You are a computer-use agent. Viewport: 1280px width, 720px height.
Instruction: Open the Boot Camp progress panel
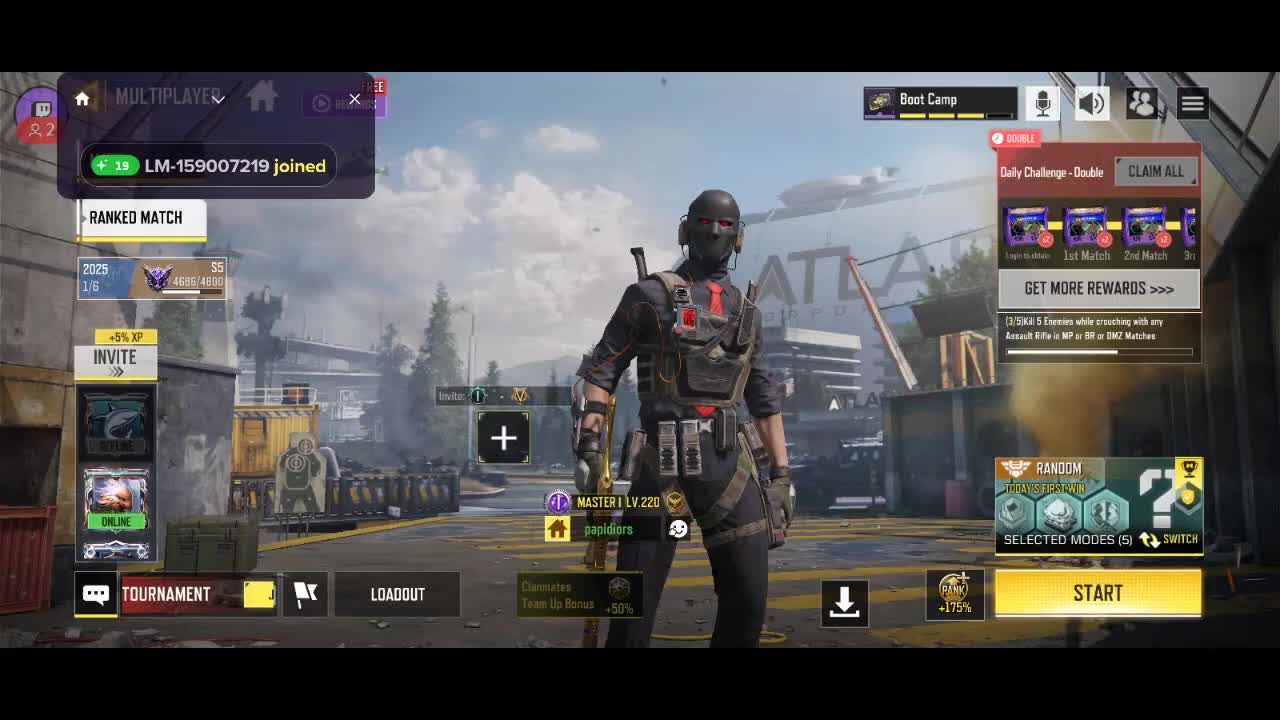point(940,103)
